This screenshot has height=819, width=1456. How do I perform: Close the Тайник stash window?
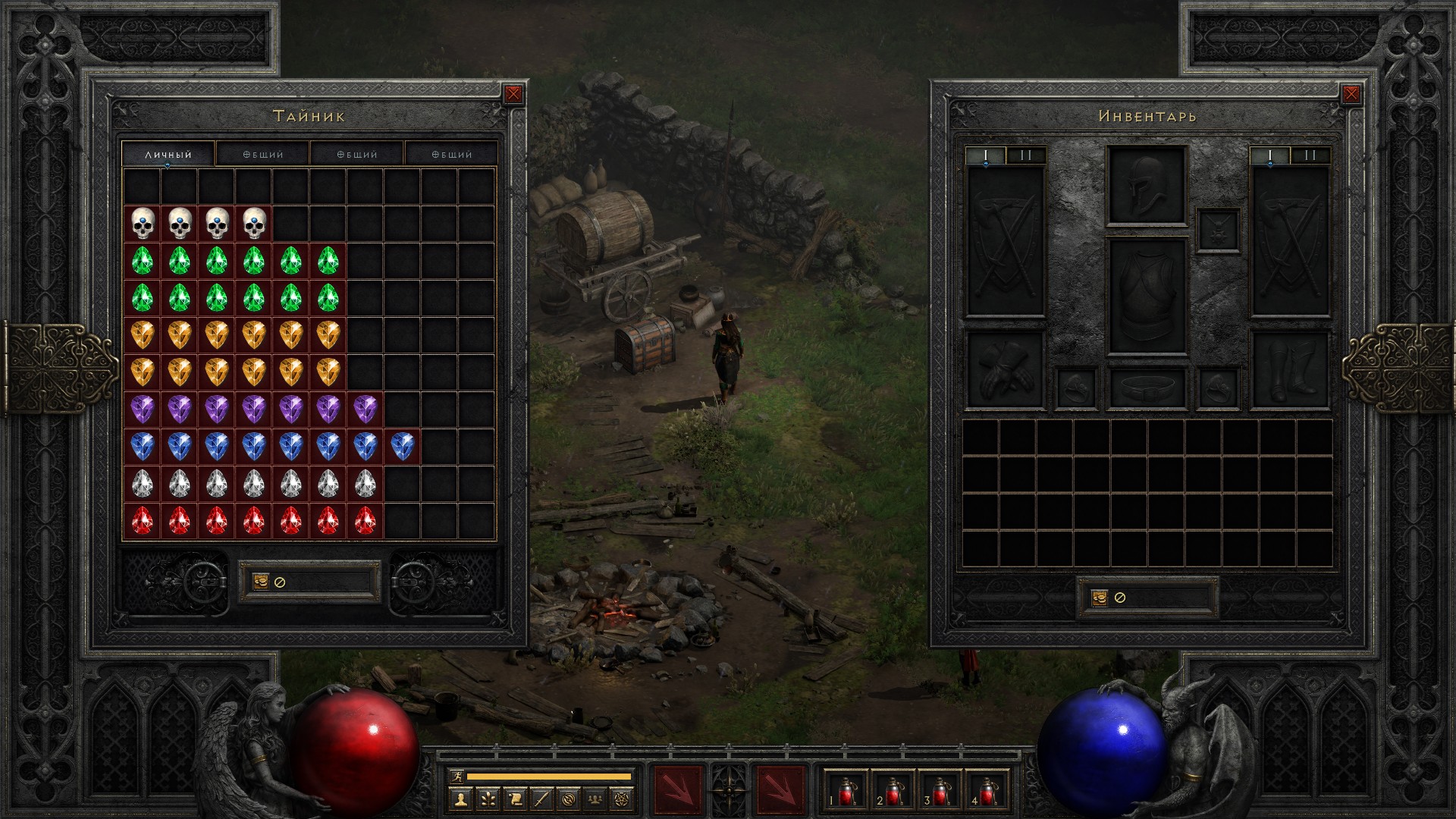click(513, 94)
